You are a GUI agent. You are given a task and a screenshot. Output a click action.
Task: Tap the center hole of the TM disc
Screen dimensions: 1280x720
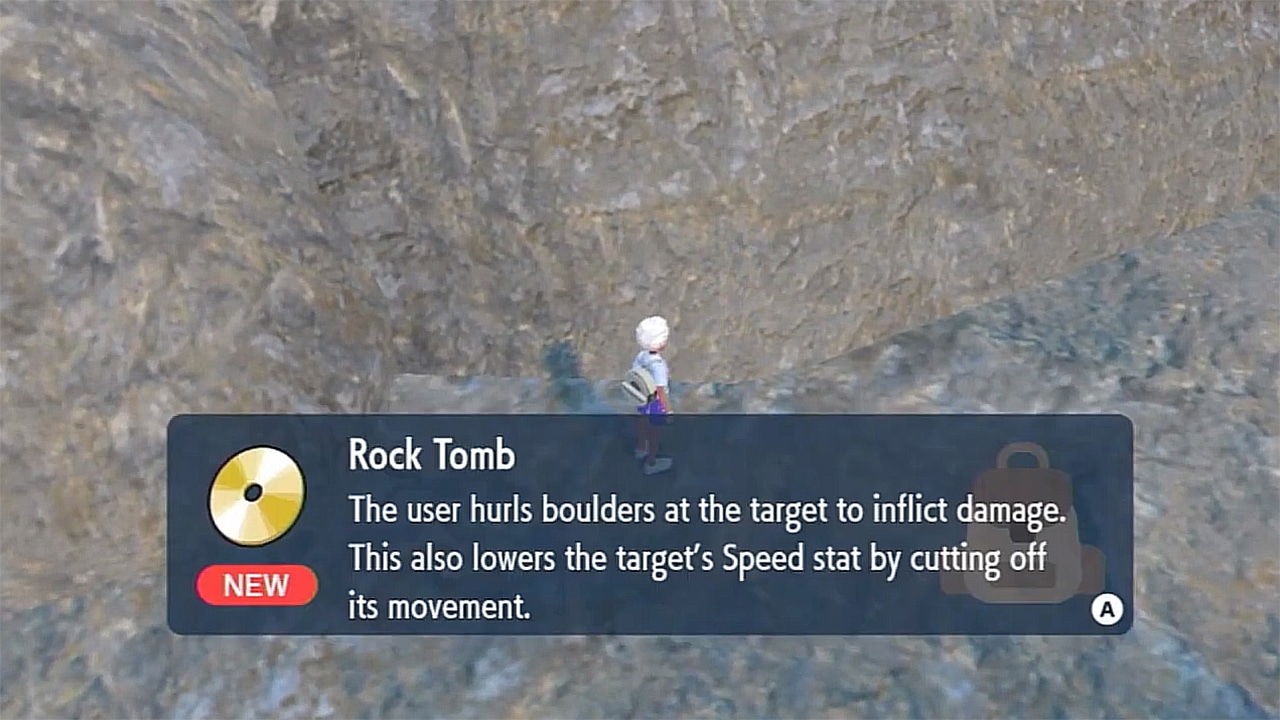(253, 493)
